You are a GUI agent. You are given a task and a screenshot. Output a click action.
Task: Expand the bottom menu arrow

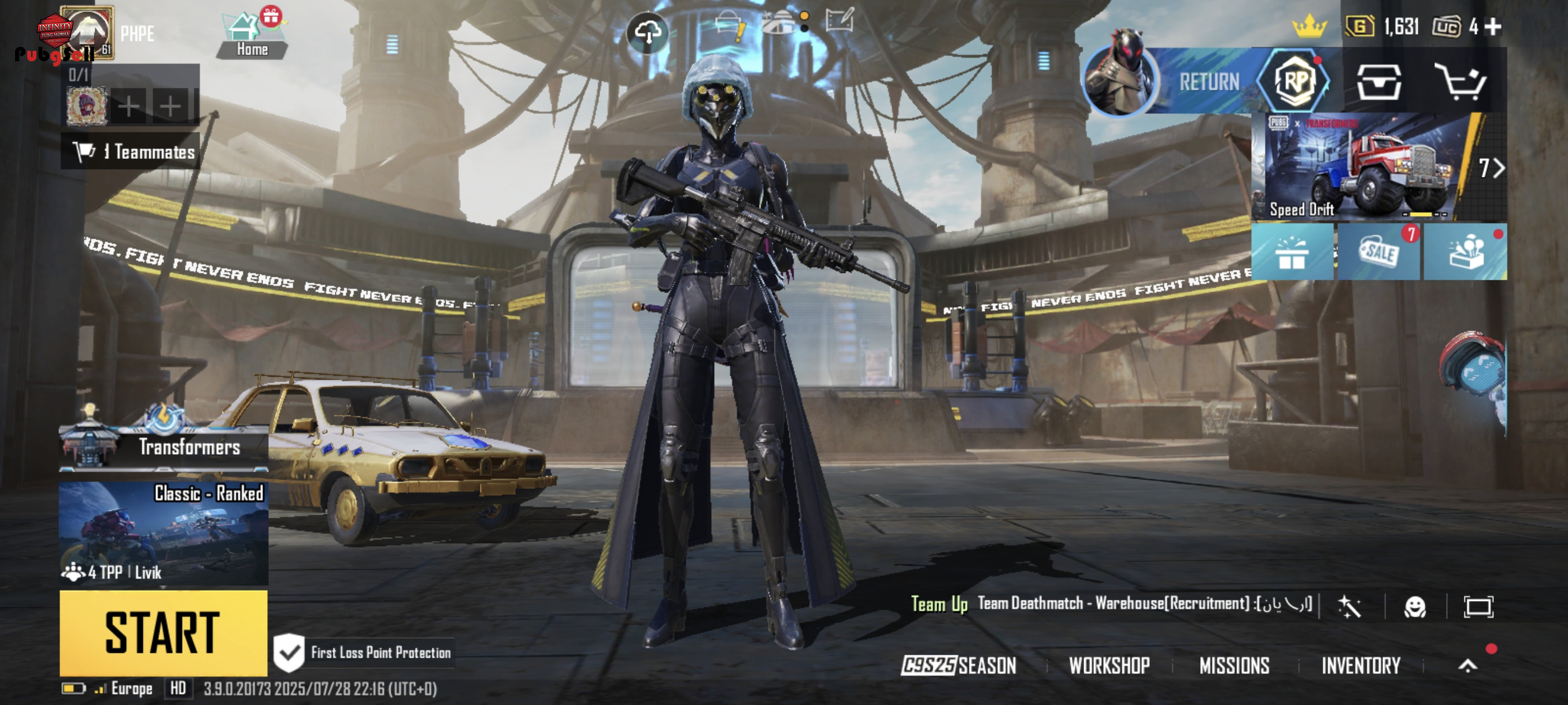(1467, 666)
